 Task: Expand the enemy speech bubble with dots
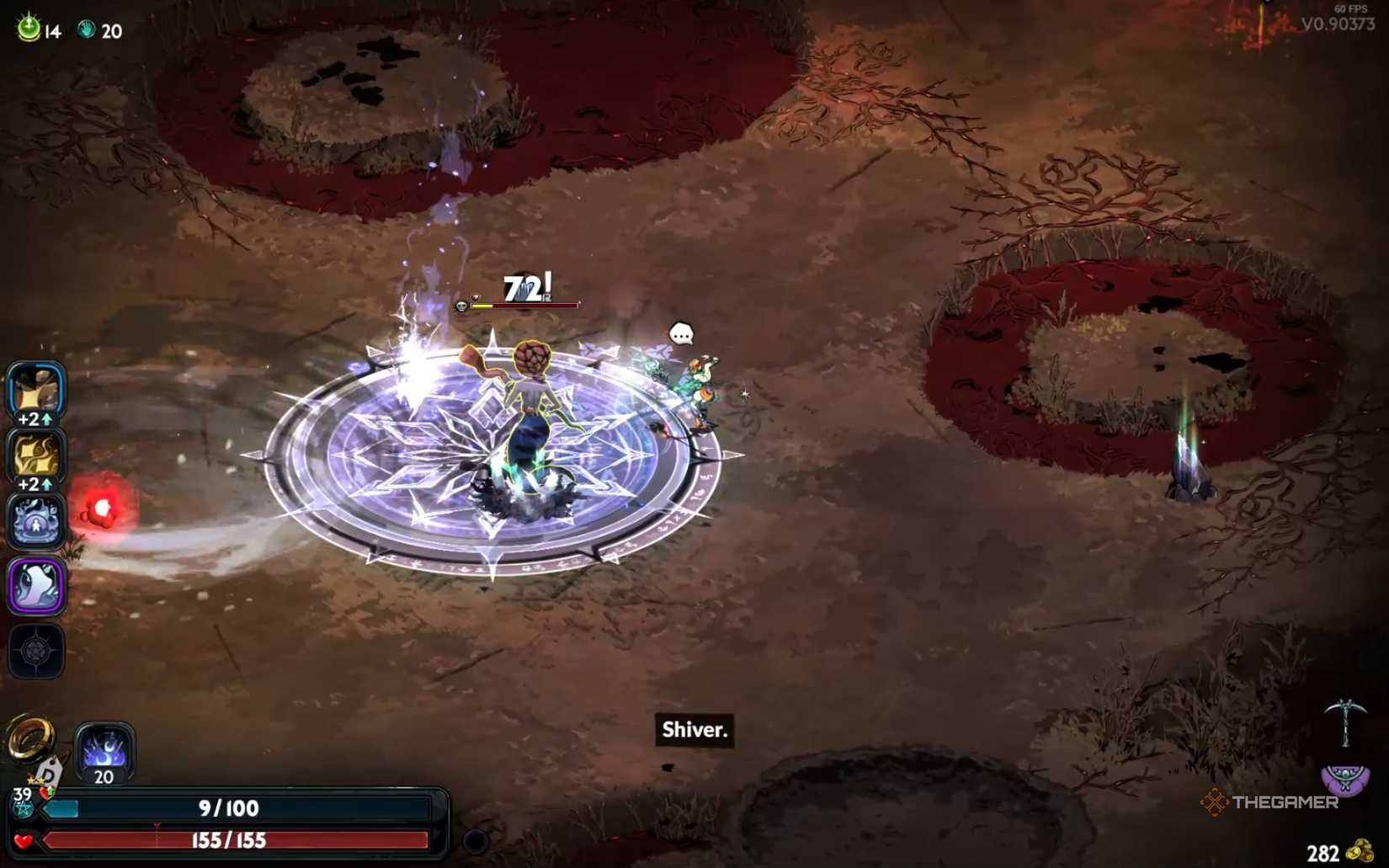680,332
